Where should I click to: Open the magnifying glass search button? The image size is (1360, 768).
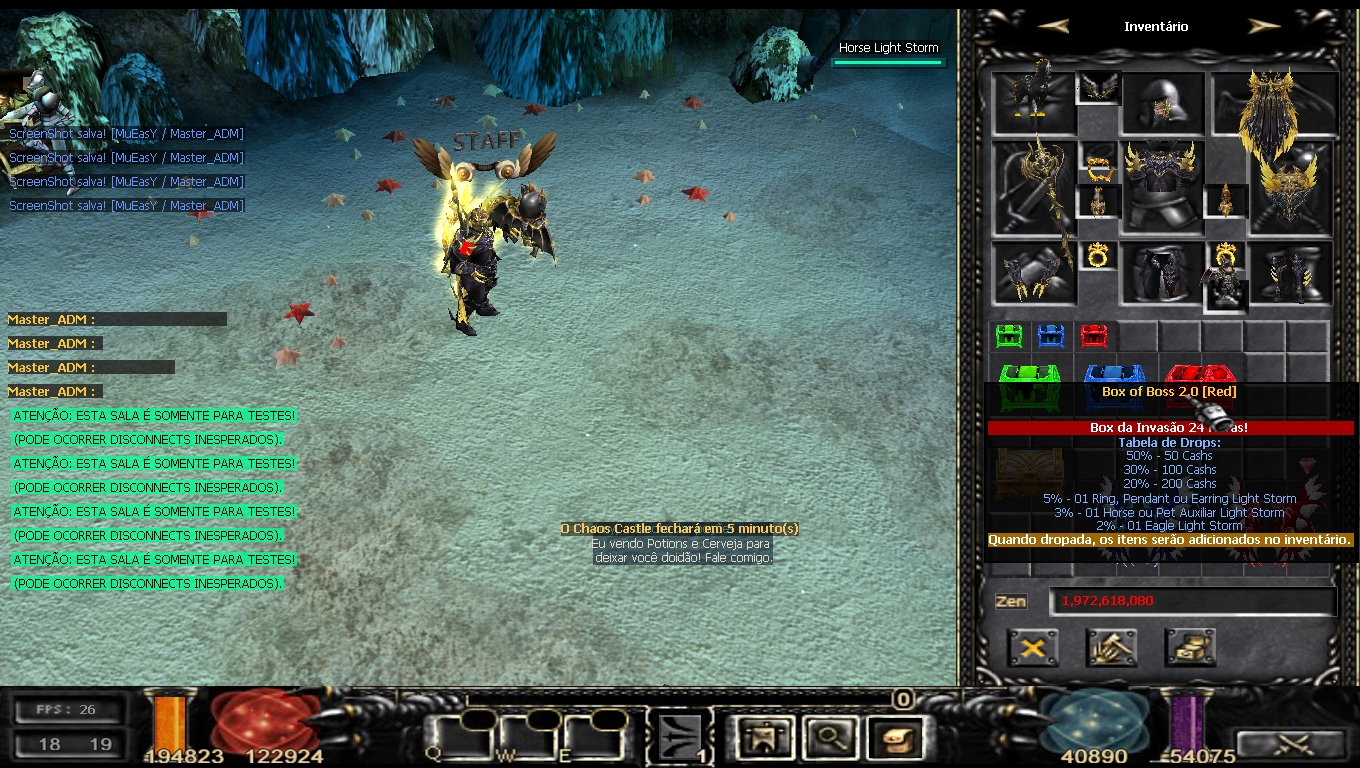[827, 738]
